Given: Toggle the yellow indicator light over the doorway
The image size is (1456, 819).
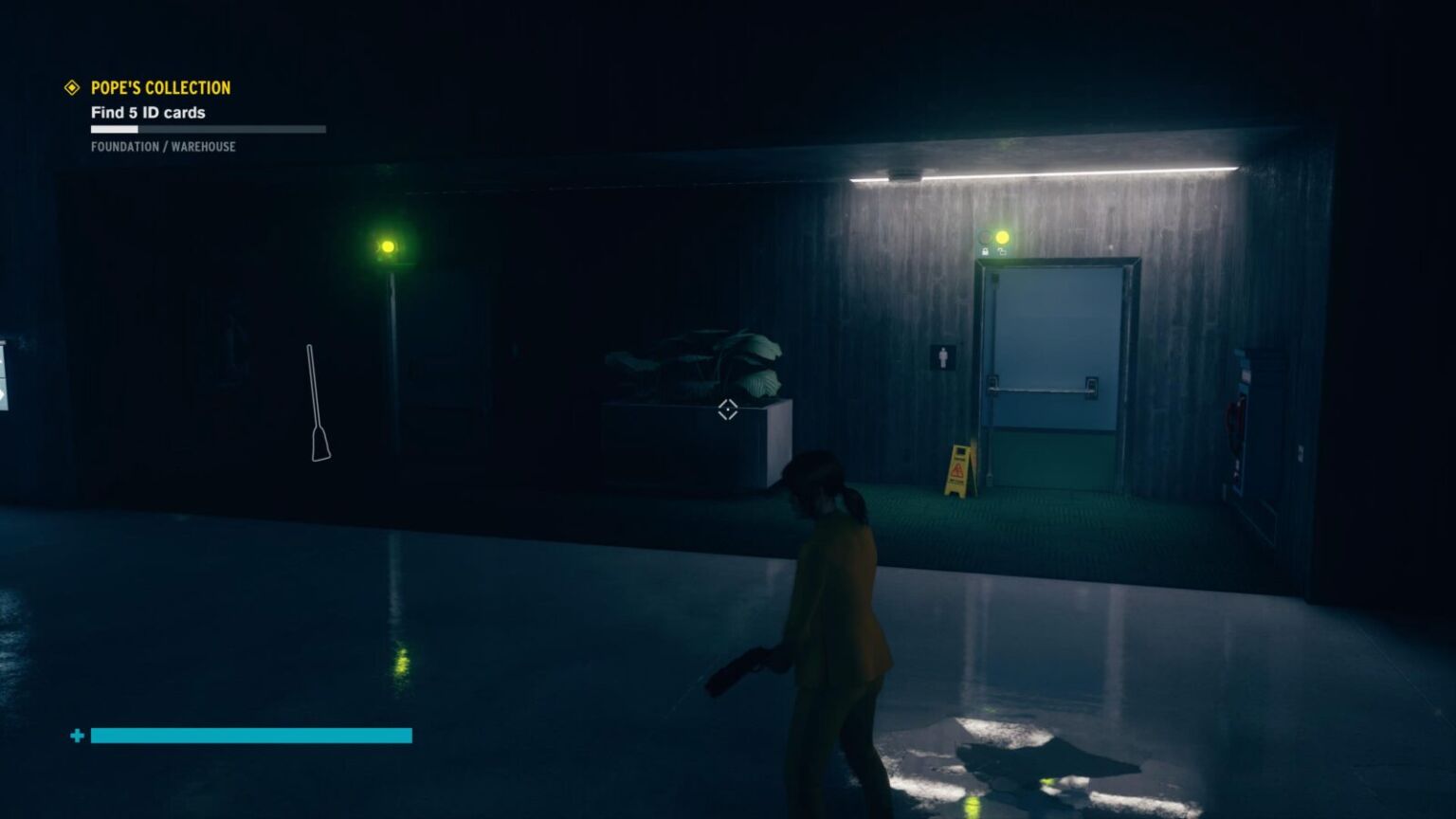Looking at the screenshot, I should click(1003, 237).
